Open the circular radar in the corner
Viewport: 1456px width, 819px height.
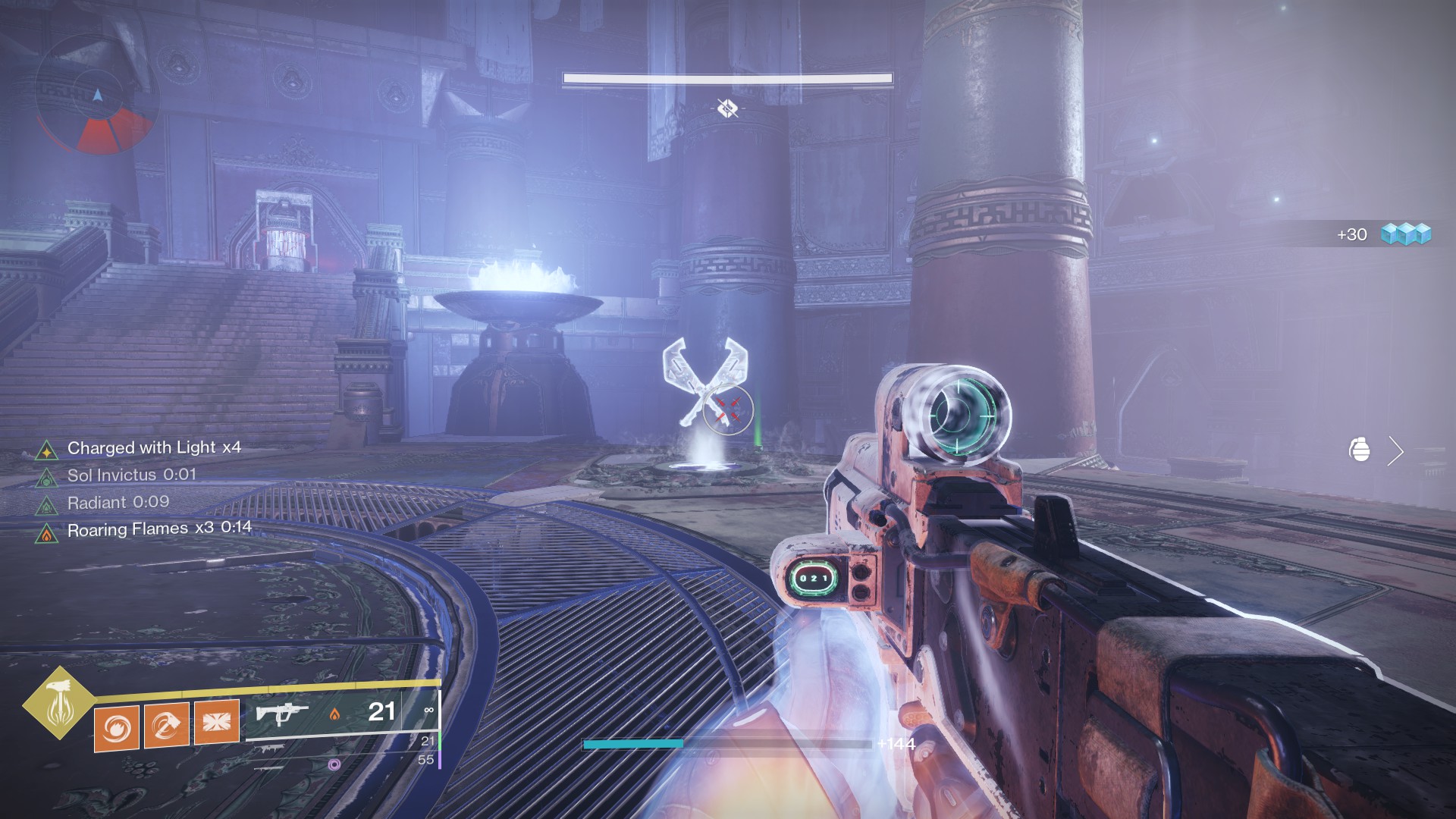(97, 96)
